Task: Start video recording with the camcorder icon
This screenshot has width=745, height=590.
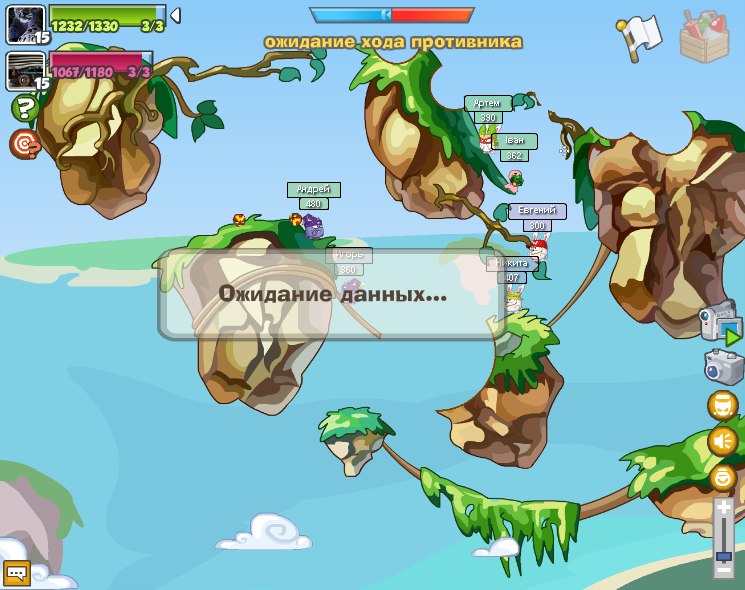Action: pyautogui.click(x=722, y=325)
